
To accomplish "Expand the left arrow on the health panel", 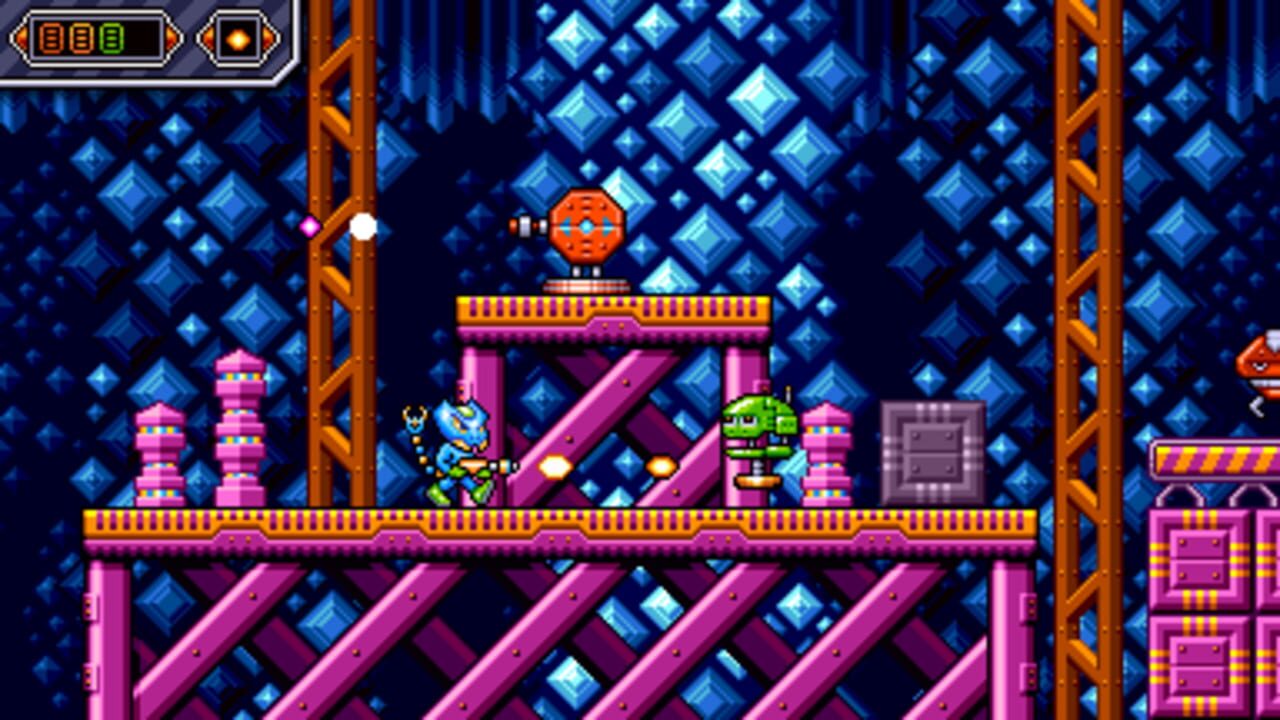I will click(20, 38).
